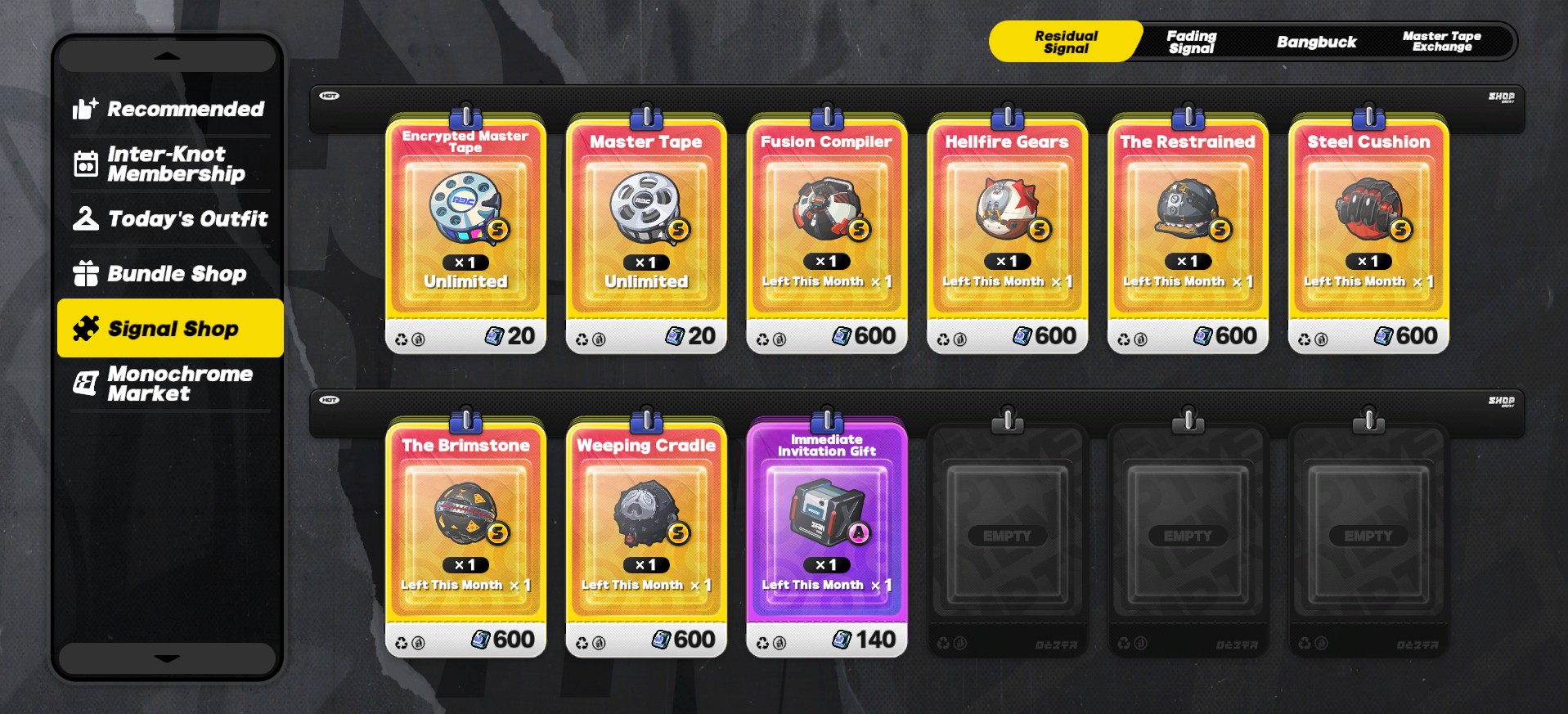Screen dimensions: 1568x714
Task: Select the Fusion Compiler card
Action: [827, 234]
